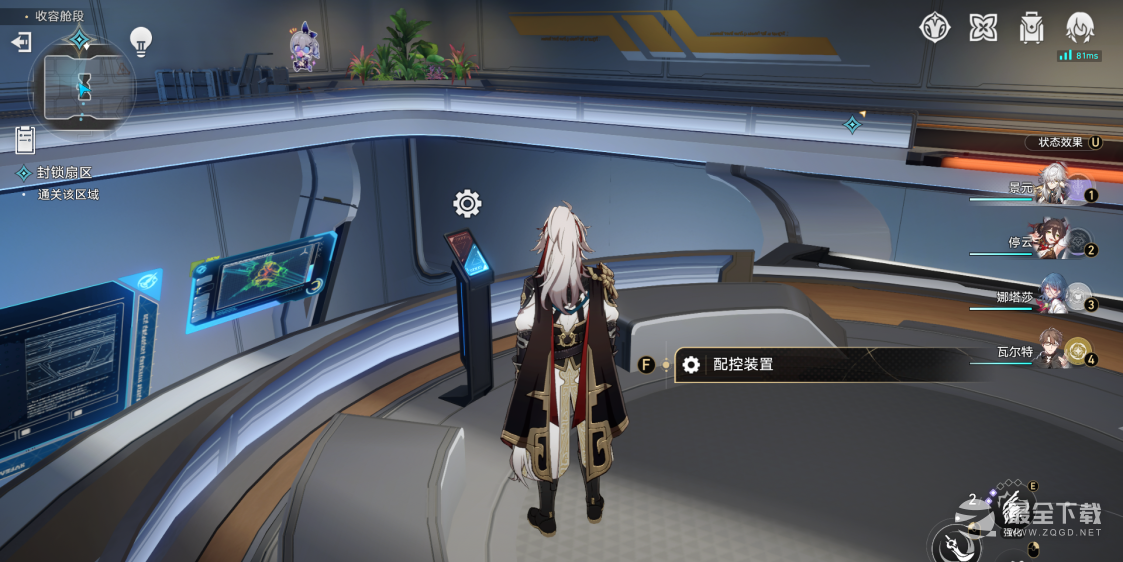Open the backpack inventory icon

click(x=1031, y=28)
